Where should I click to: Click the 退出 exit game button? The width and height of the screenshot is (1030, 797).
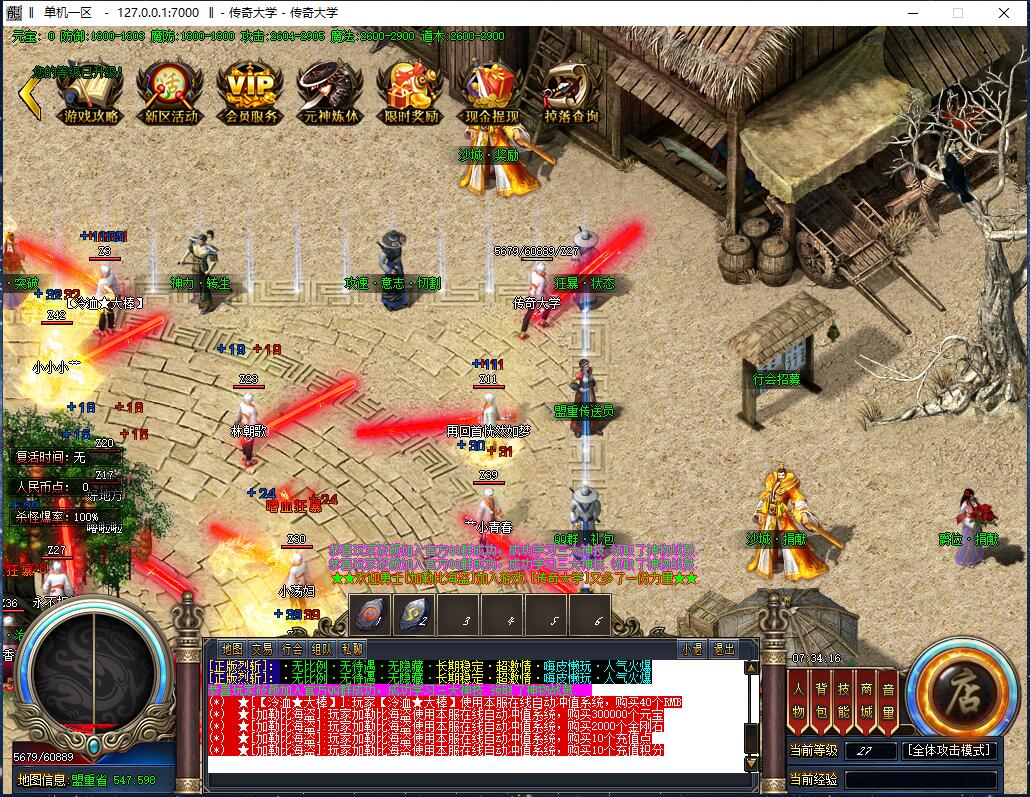point(723,649)
